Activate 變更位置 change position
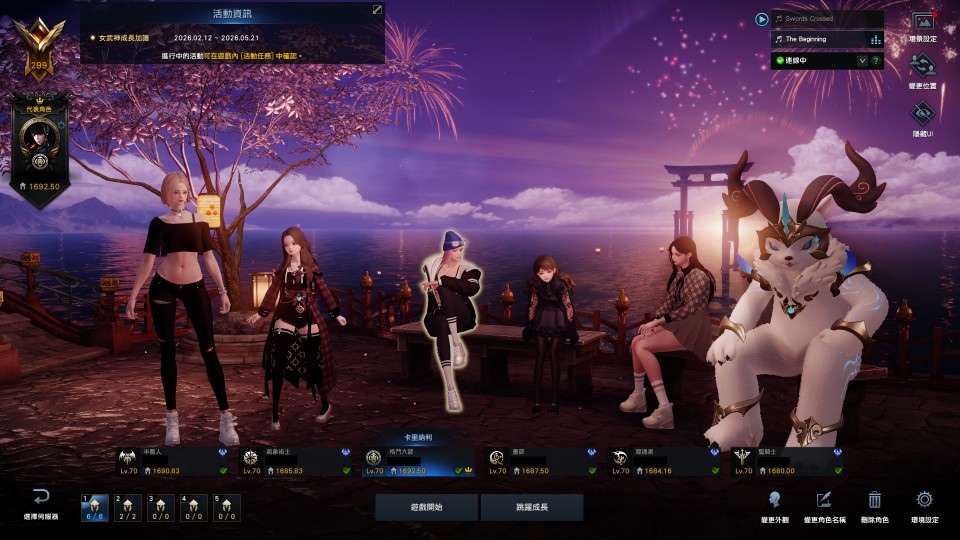Image resolution: width=960 pixels, height=540 pixels. click(x=923, y=72)
